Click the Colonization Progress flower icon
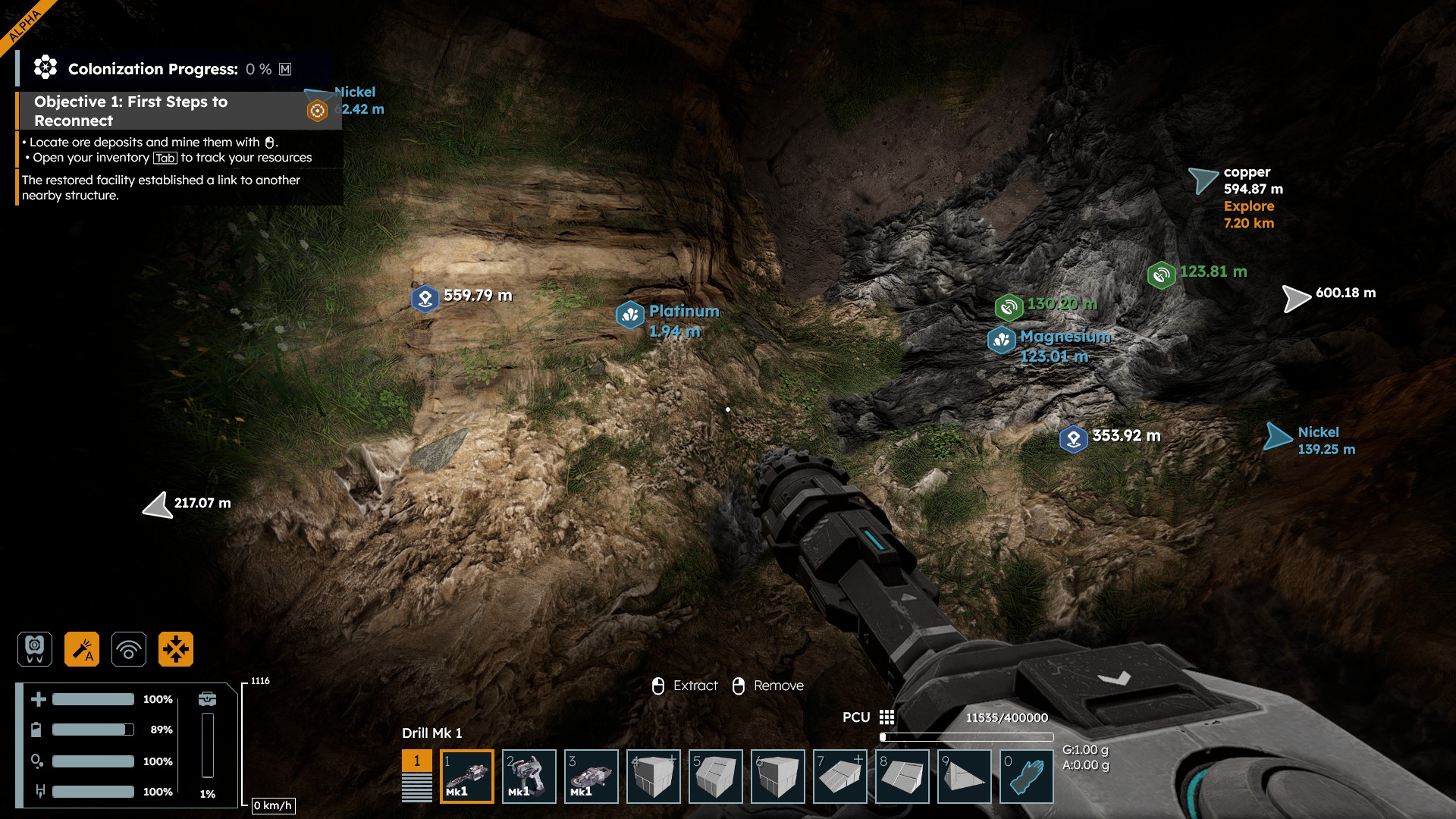The image size is (1456, 819). [45, 68]
